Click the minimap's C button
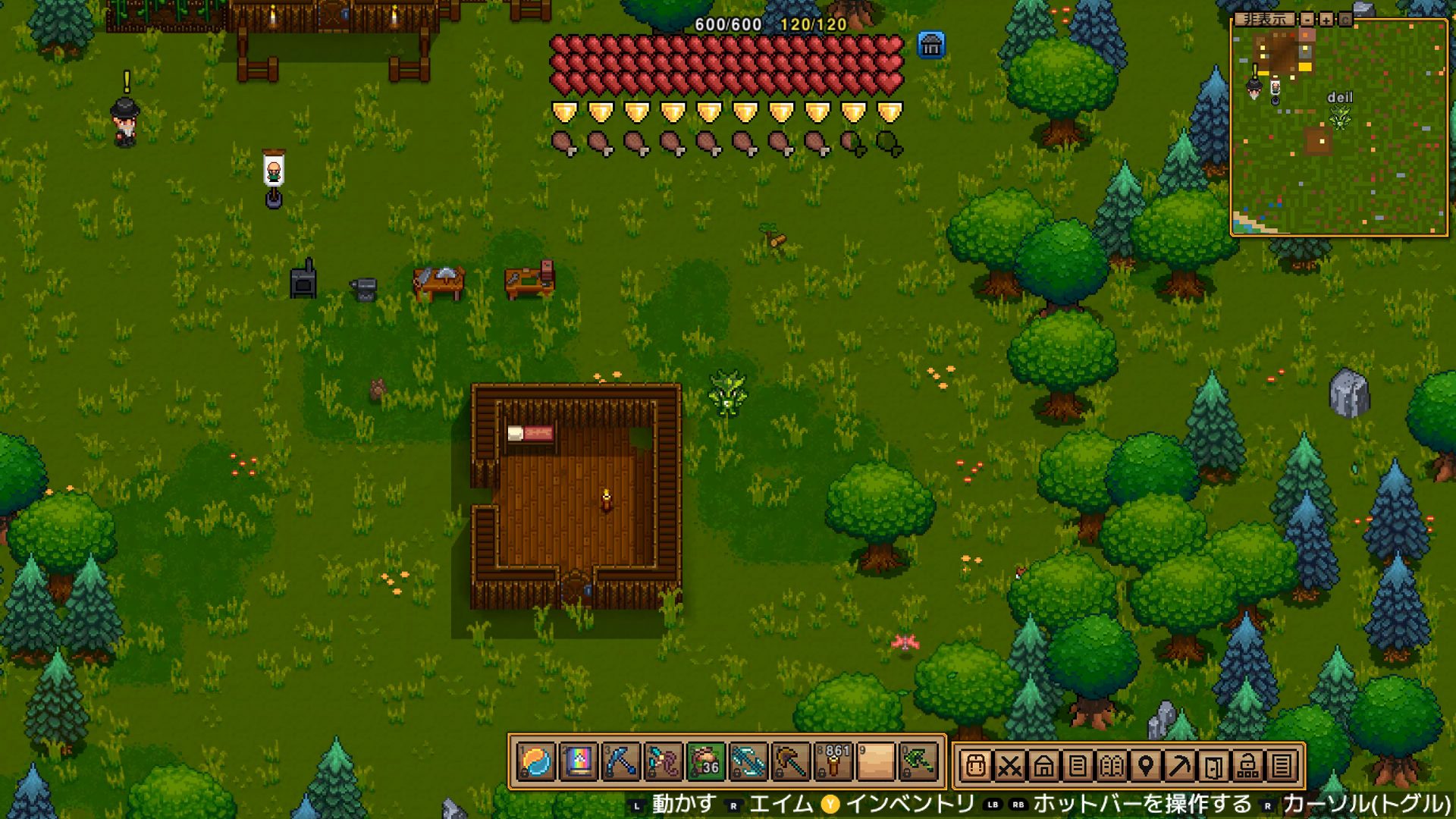Viewport: 1456px width, 819px height. point(1345,19)
